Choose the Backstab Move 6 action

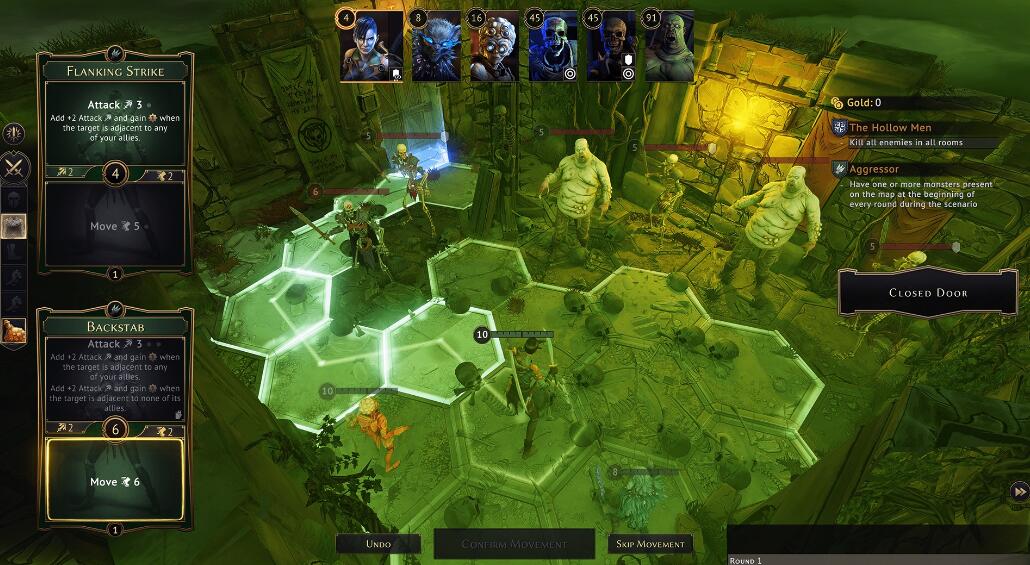tap(114, 481)
